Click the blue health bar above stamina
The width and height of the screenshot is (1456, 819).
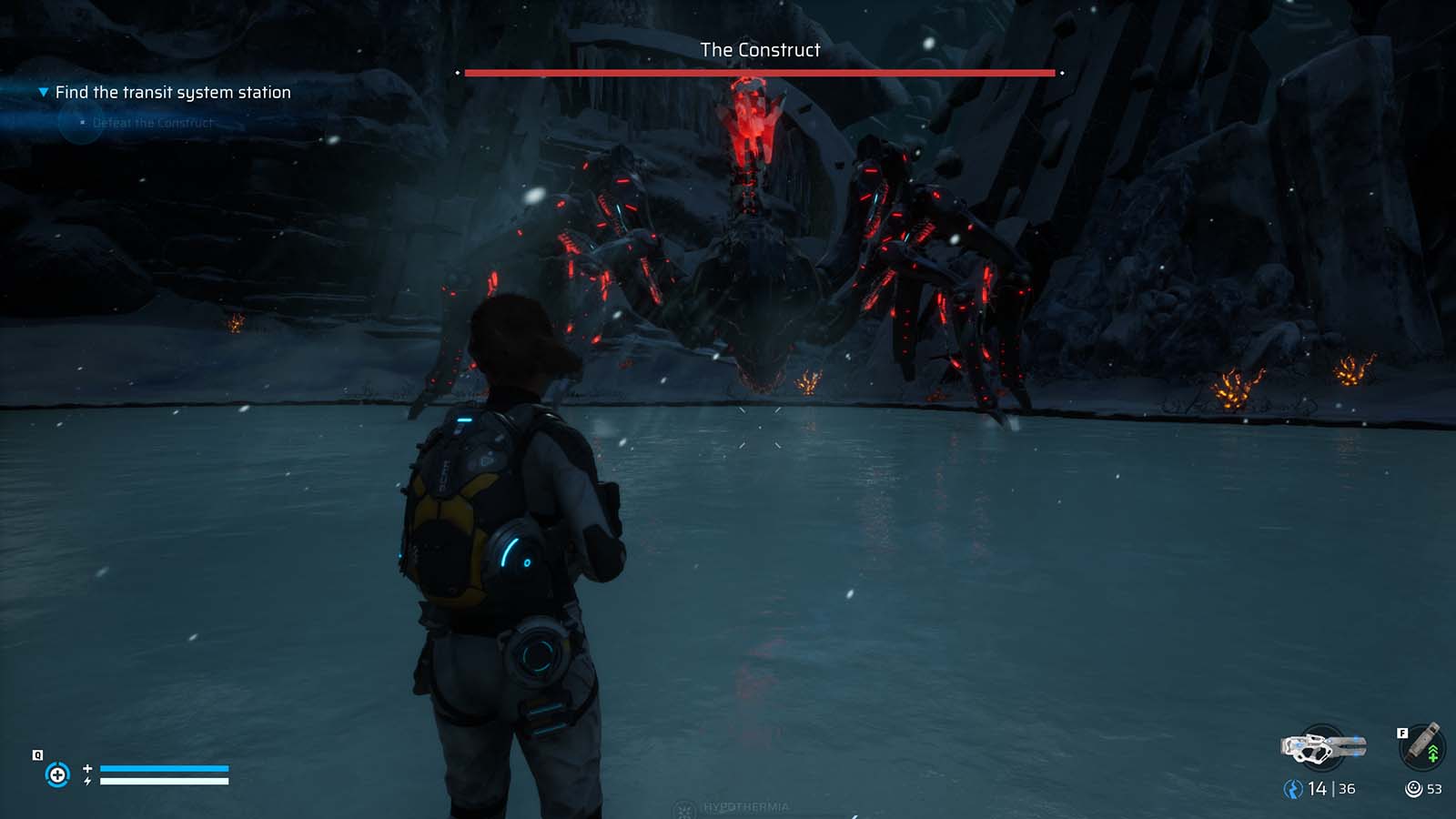[164, 768]
